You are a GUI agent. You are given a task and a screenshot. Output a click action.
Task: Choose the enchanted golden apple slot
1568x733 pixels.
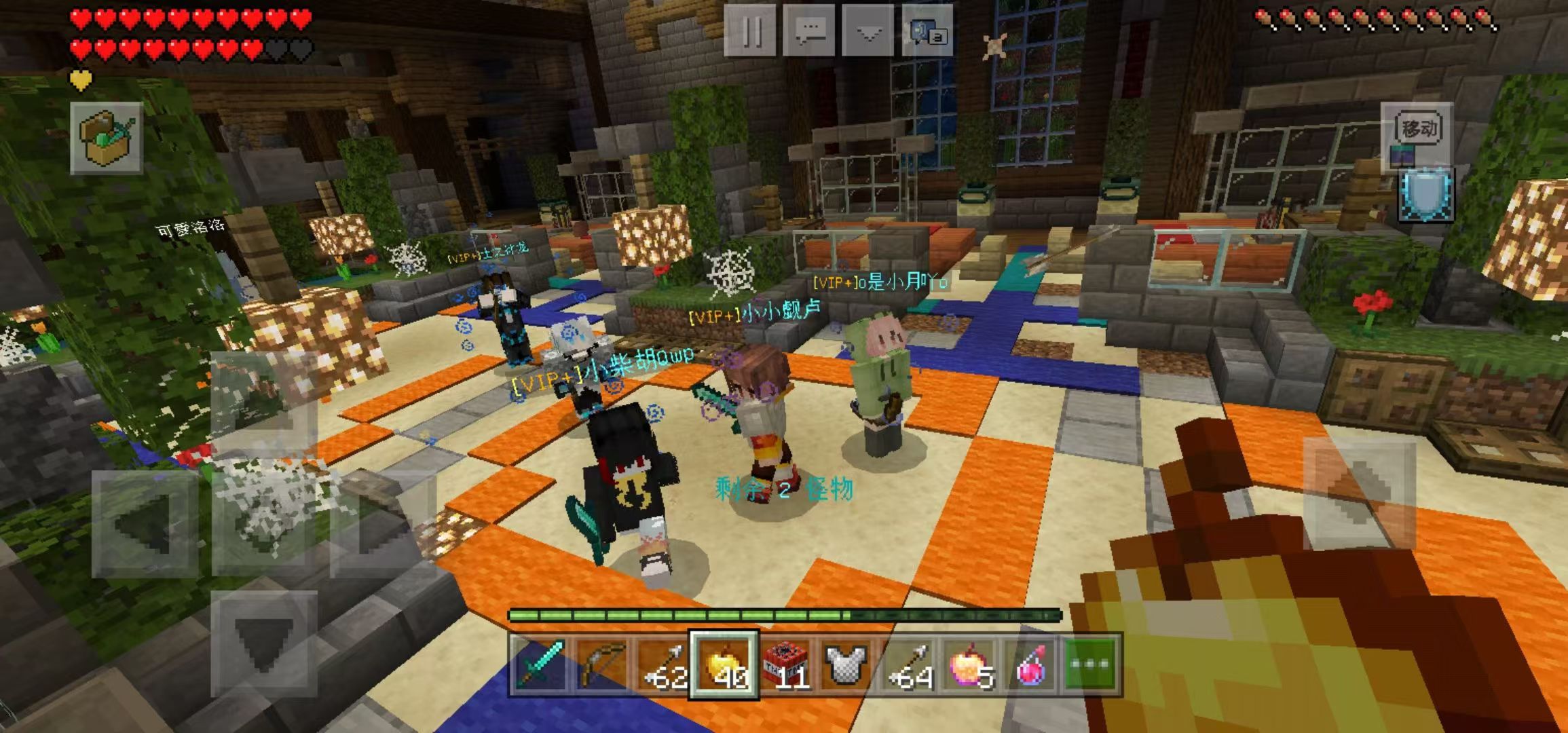point(969,664)
